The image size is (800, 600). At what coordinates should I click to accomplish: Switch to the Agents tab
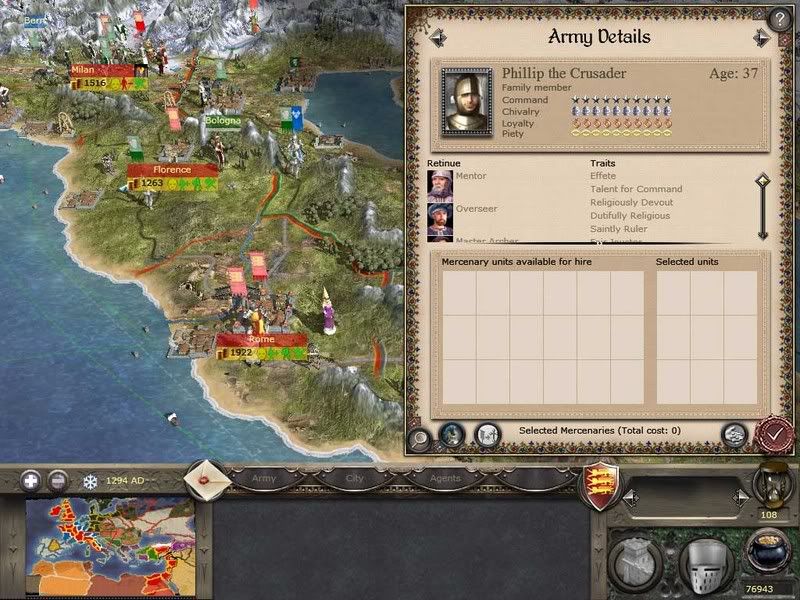445,479
